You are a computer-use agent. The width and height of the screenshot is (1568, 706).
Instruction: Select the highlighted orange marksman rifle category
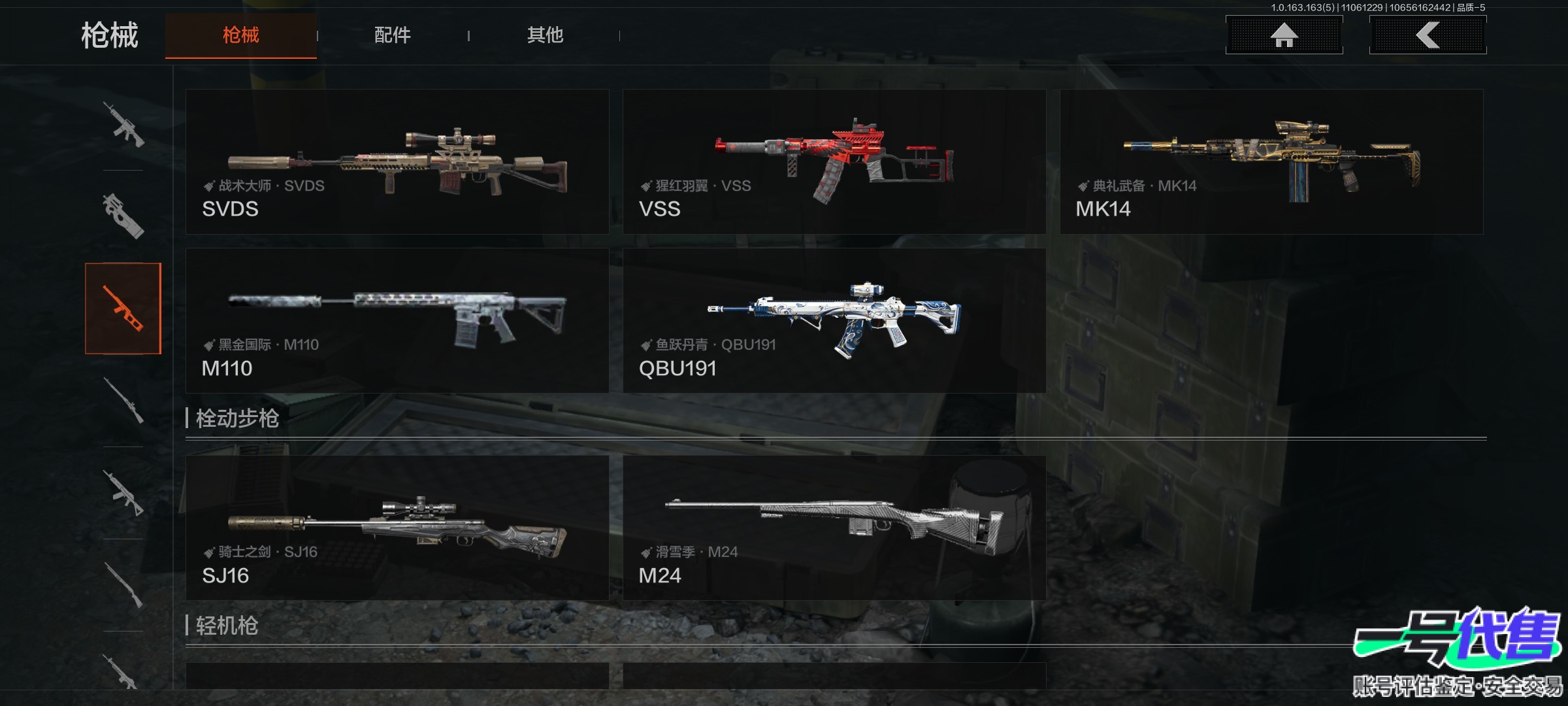click(123, 309)
